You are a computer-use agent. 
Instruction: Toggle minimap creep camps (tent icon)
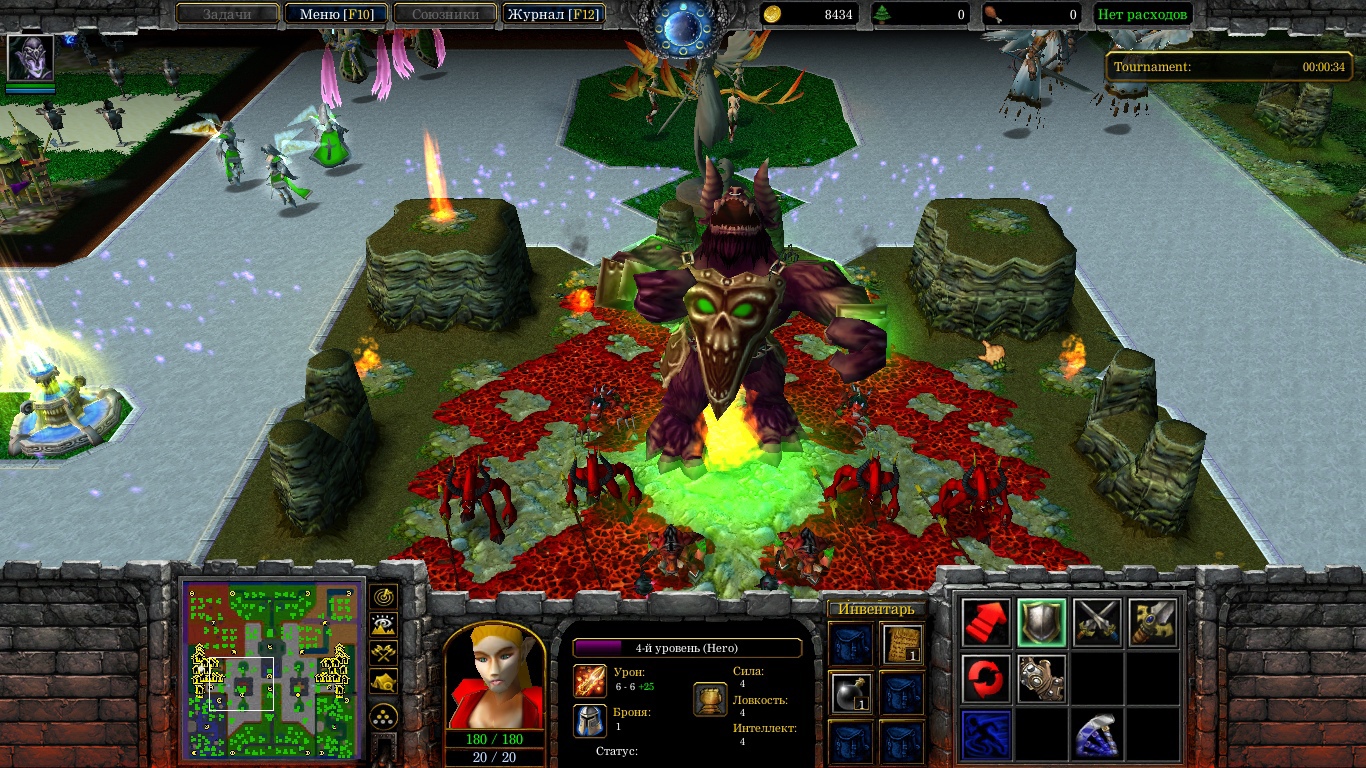pyautogui.click(x=383, y=681)
